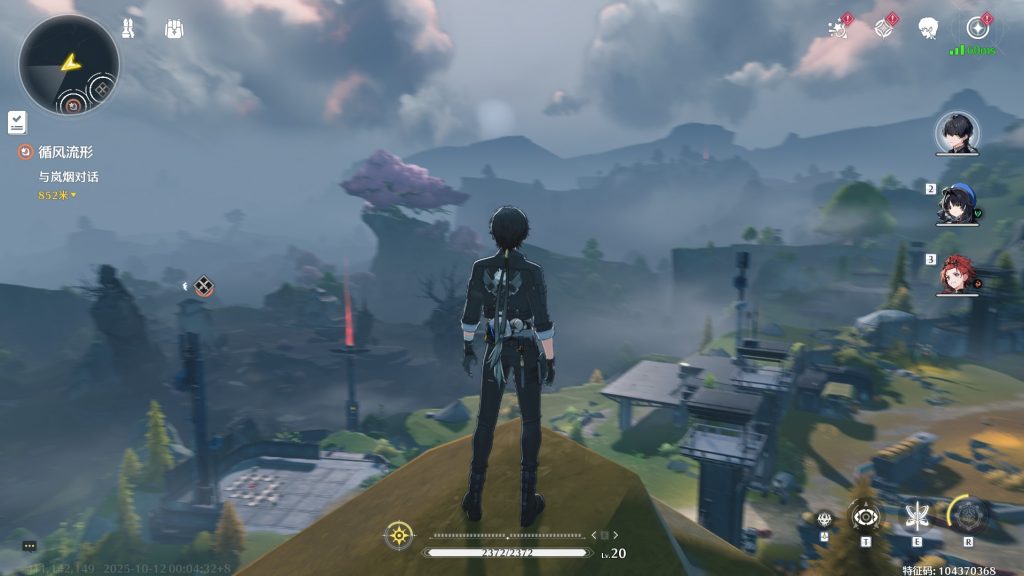Viewport: 1024px width, 576px height.
Task: Trigger the resonance liberation ultimate icon
Action: tap(968, 516)
